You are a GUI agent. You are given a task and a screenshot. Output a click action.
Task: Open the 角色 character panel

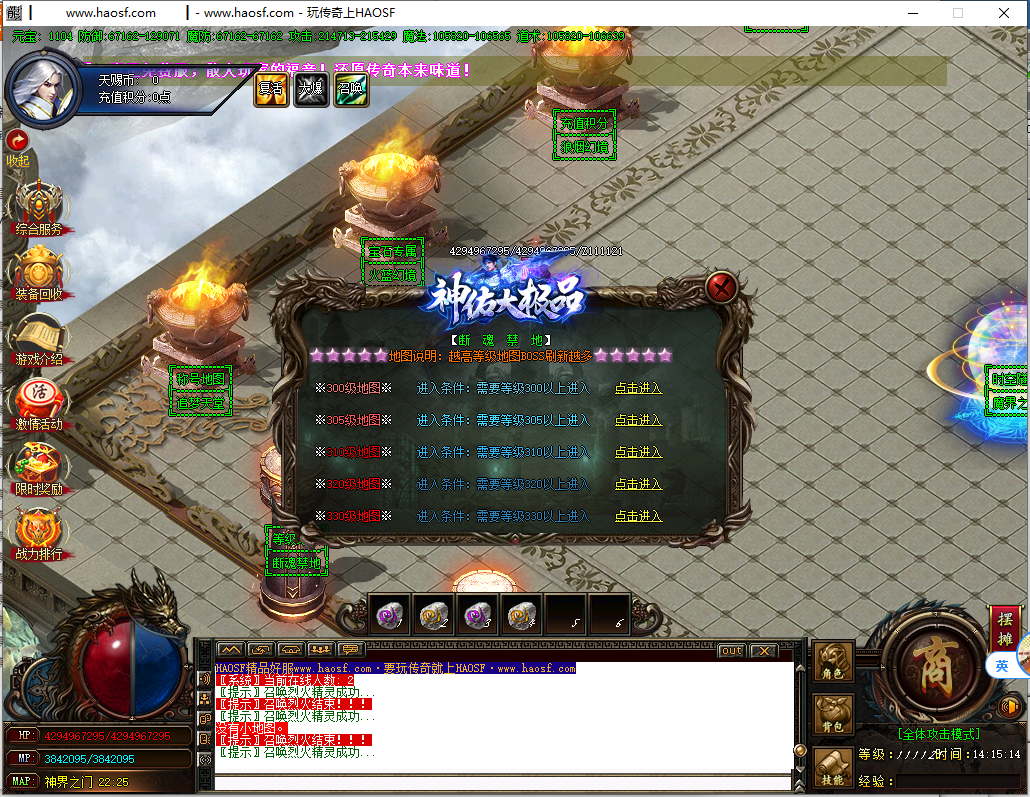click(x=833, y=663)
